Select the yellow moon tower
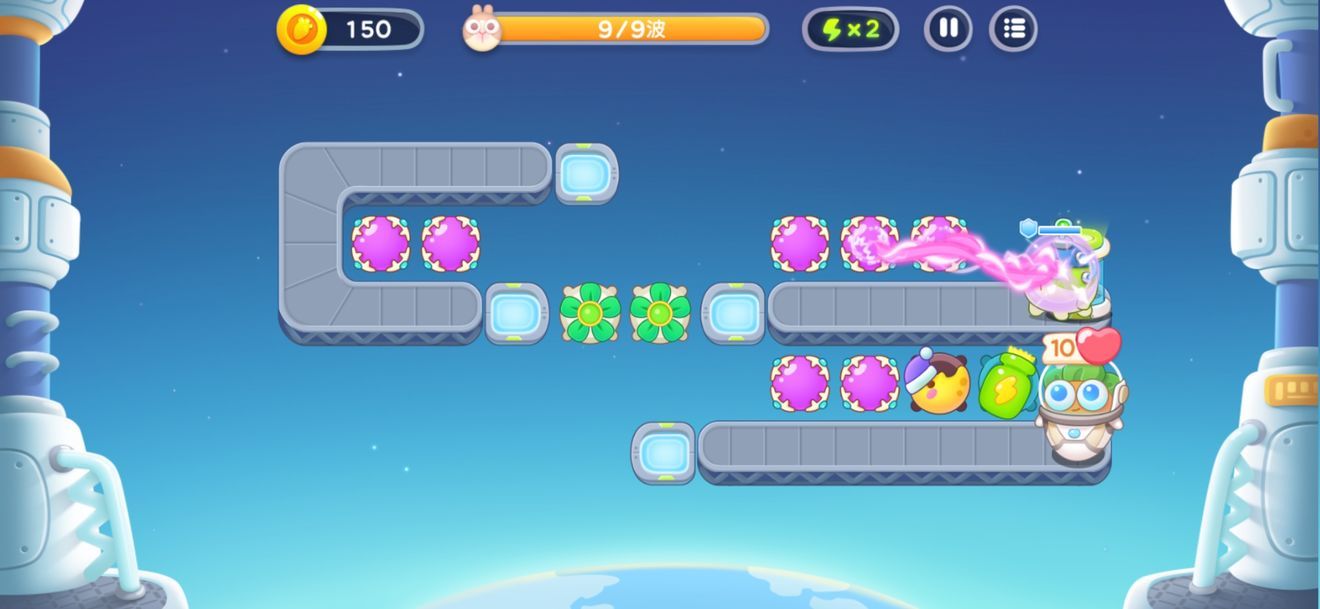This screenshot has width=1320, height=609. point(937,383)
